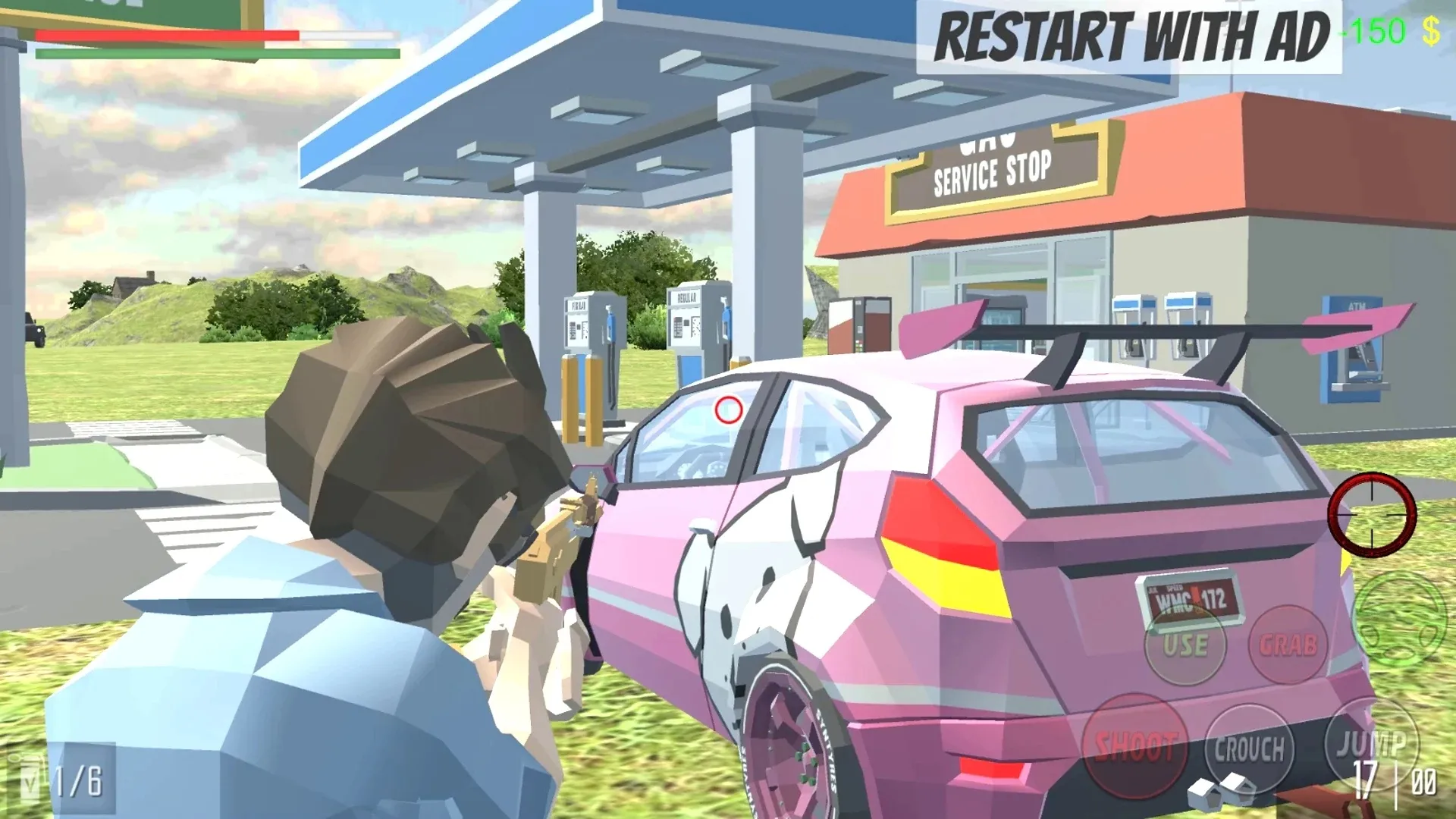Open the 1/6 weapon slot selector

tap(62, 780)
